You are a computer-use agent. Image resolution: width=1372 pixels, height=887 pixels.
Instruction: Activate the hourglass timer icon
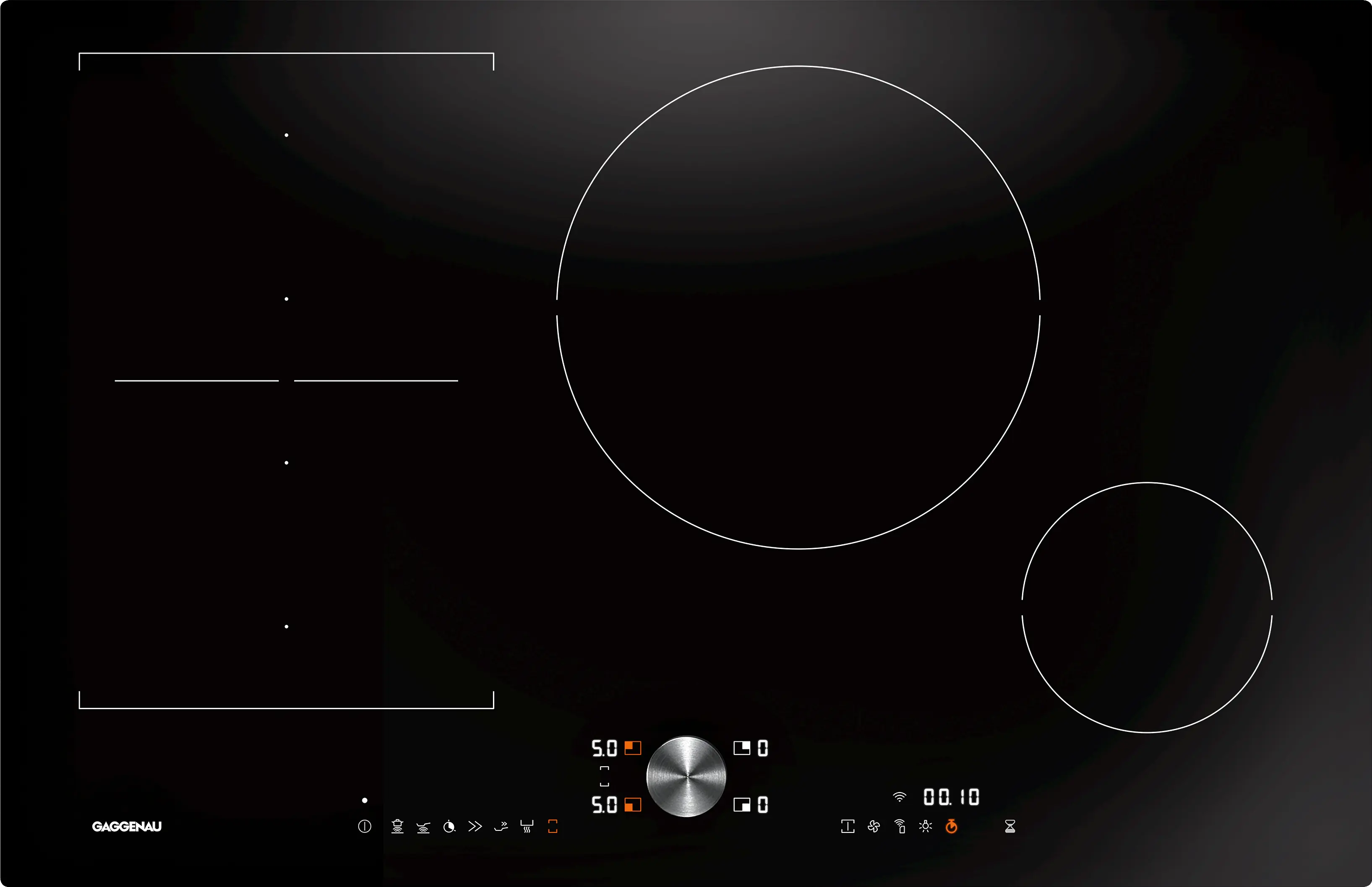click(x=1009, y=827)
